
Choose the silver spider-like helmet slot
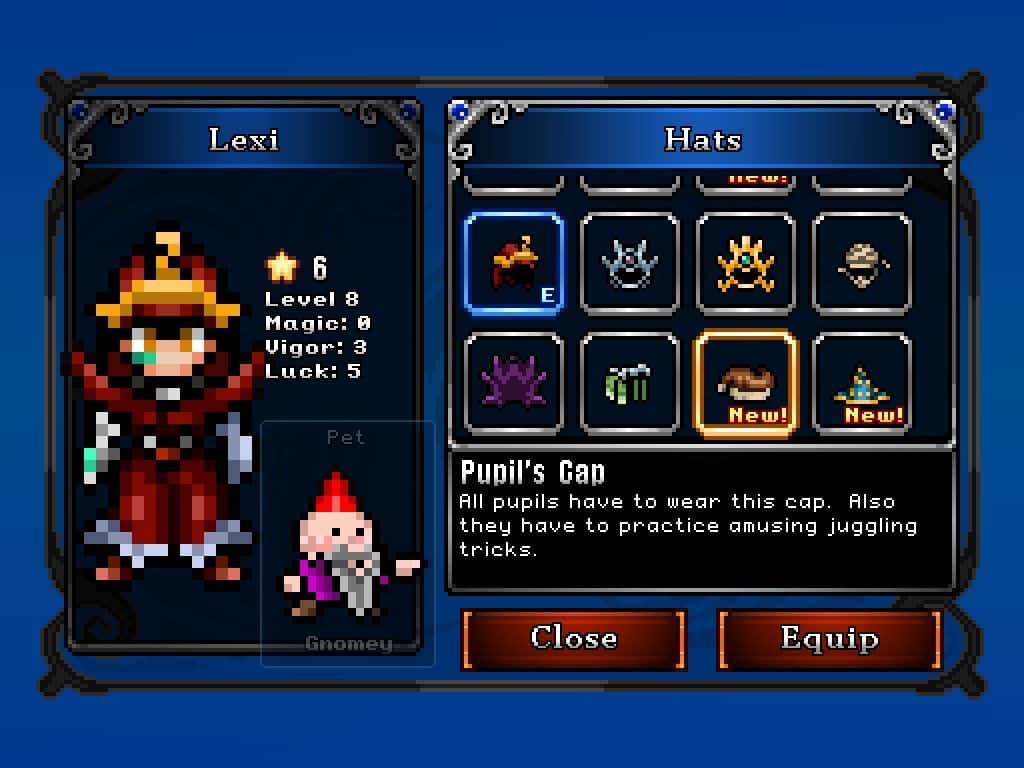[630, 265]
